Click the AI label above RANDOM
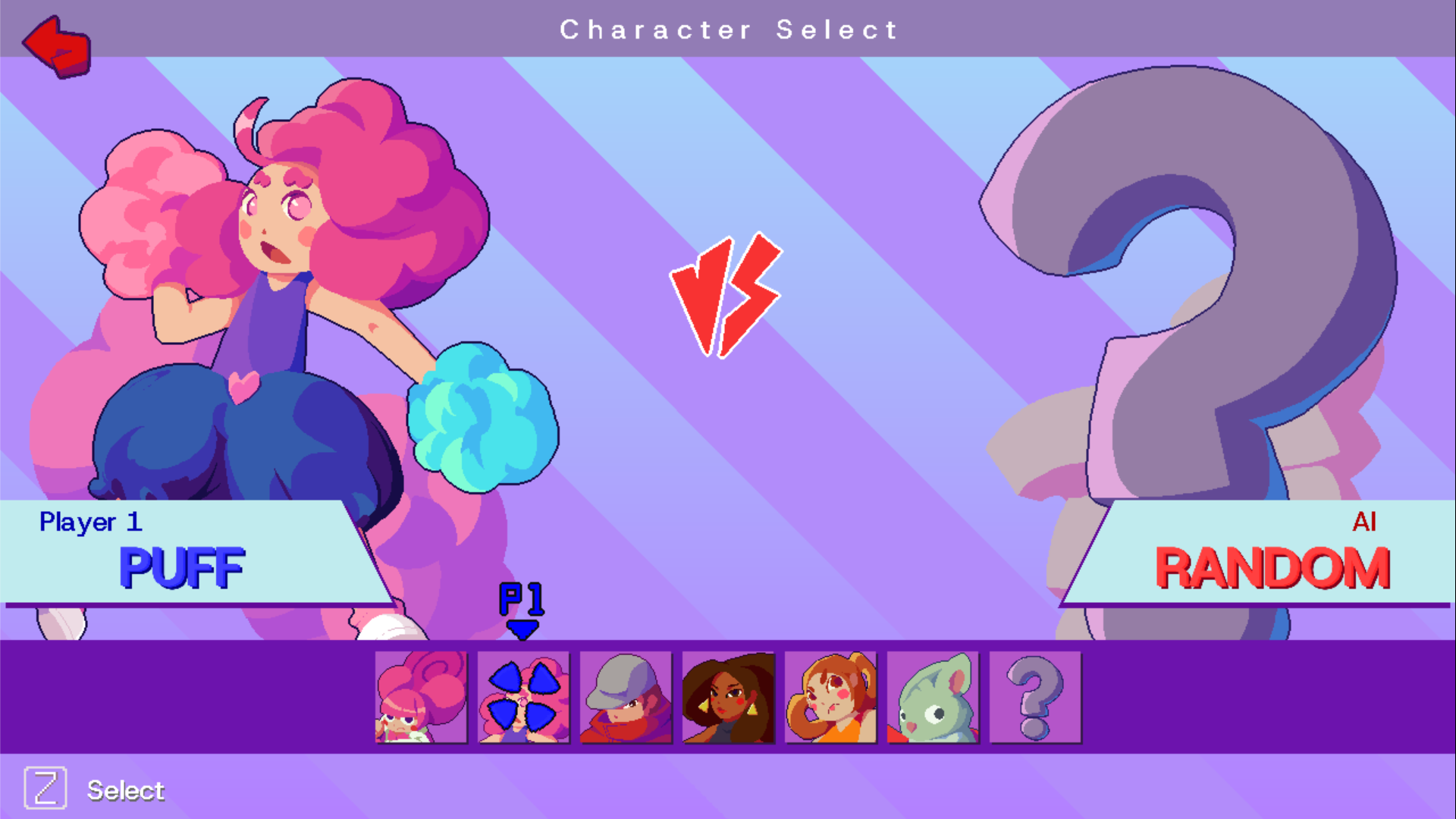1456x819 pixels. coord(1365,522)
